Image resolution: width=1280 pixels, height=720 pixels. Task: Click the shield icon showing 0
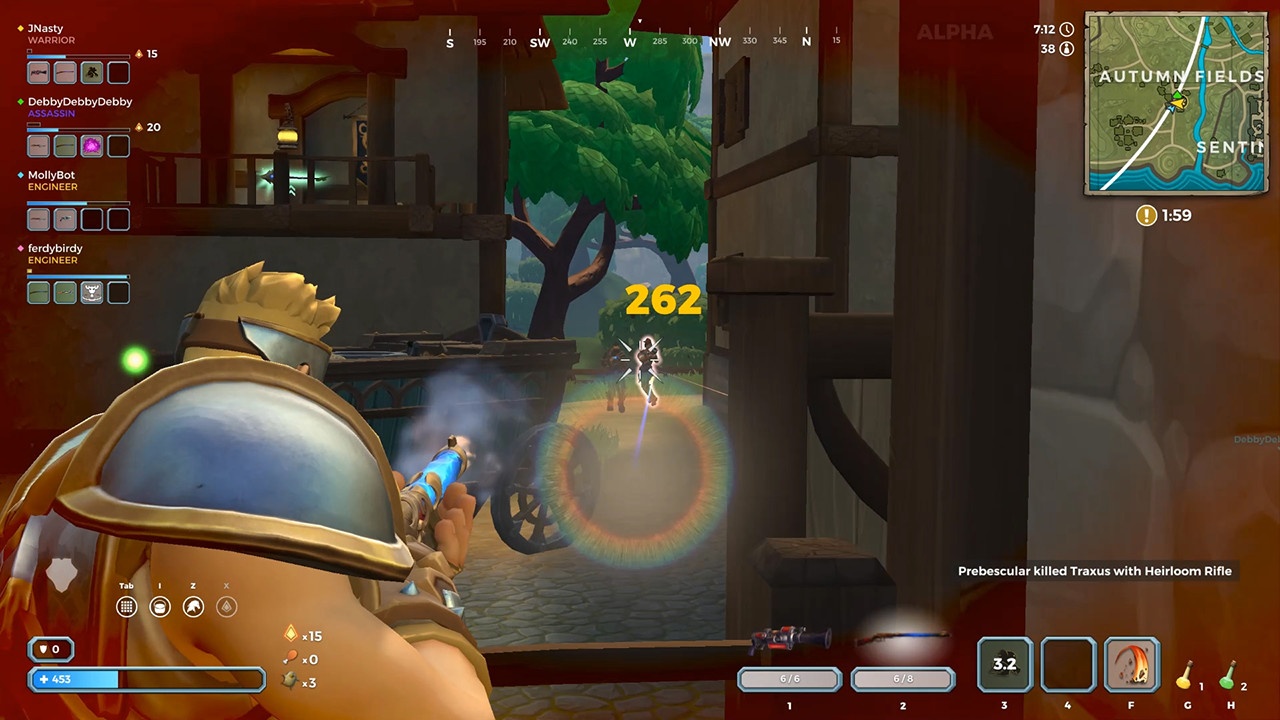pos(51,649)
